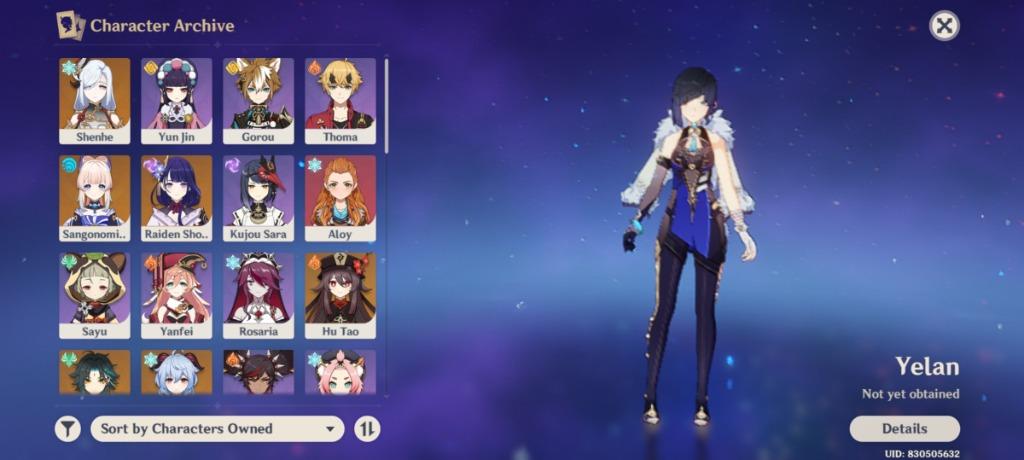1024x460 pixels.
Task: Select Shenhe's character portrait
Action: tap(95, 100)
